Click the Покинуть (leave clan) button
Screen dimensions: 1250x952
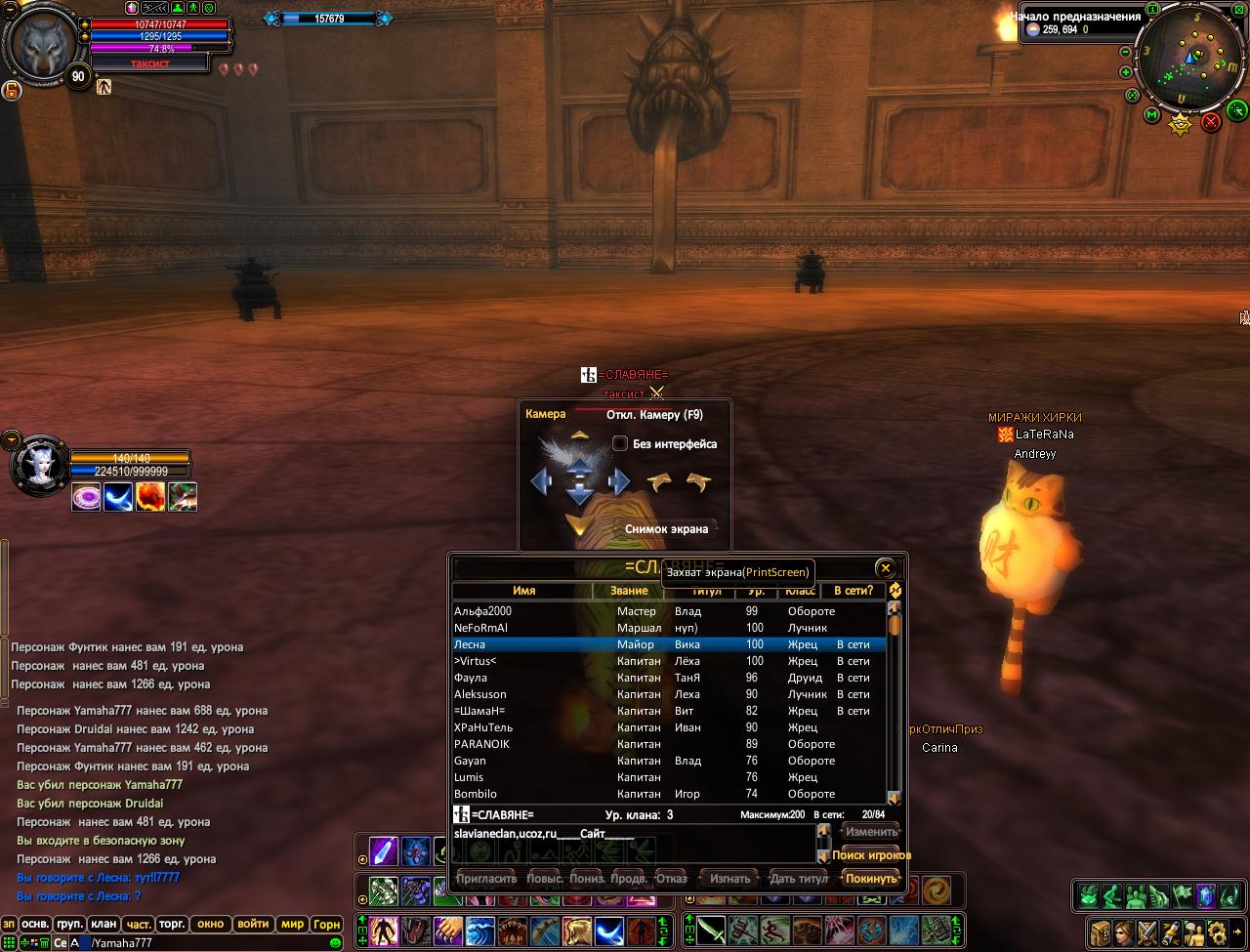870,879
